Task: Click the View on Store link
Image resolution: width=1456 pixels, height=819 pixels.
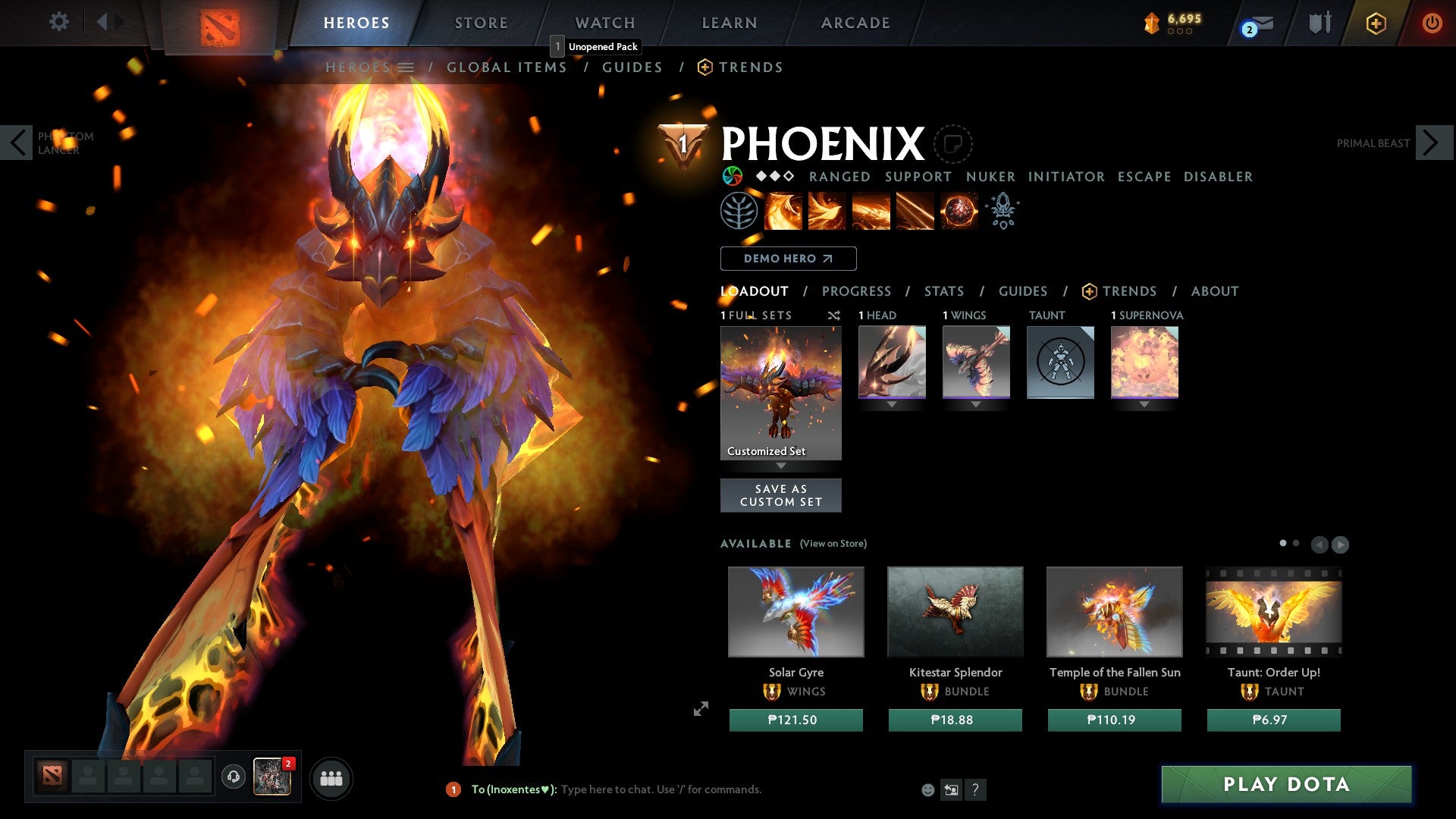Action: (833, 544)
